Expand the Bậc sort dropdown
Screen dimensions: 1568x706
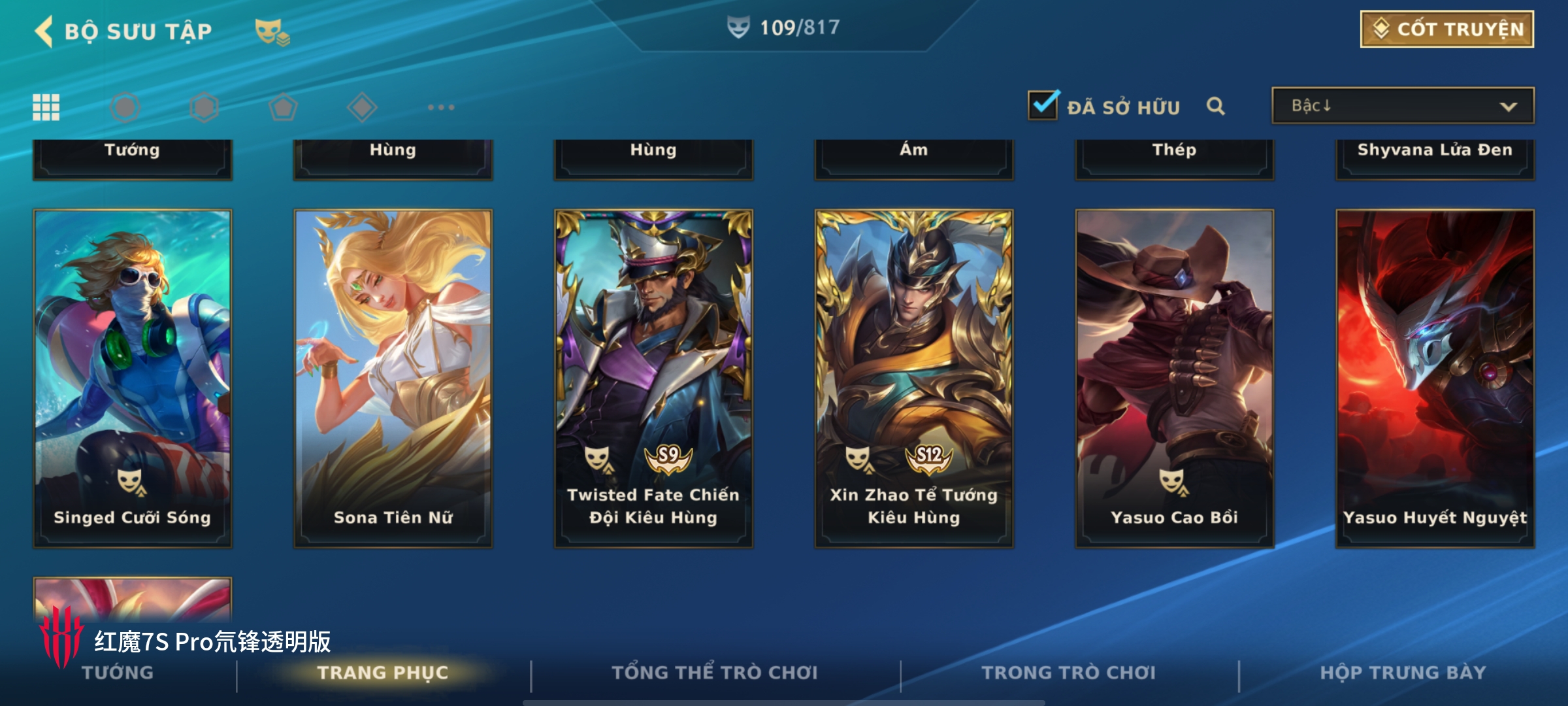1402,106
